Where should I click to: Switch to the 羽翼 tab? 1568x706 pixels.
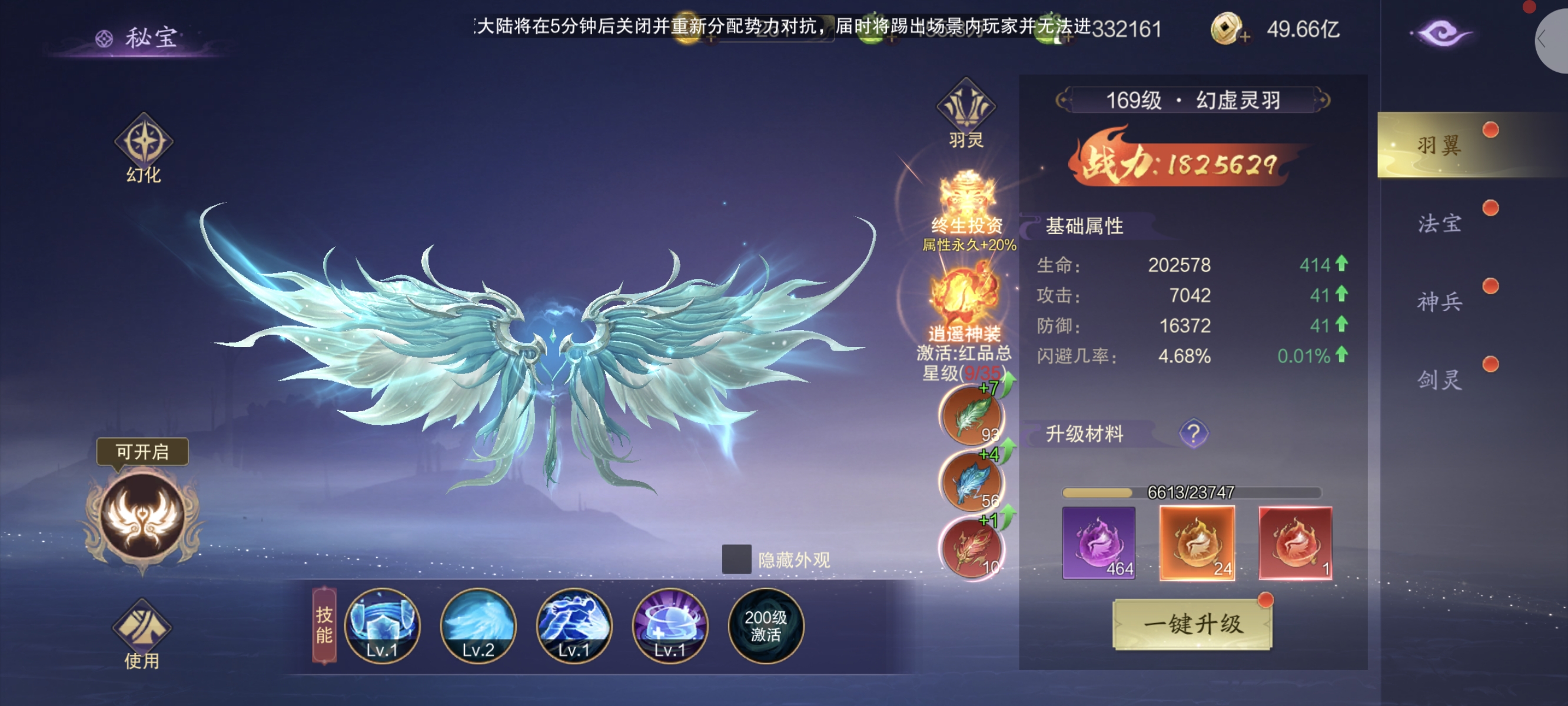(x=1439, y=145)
